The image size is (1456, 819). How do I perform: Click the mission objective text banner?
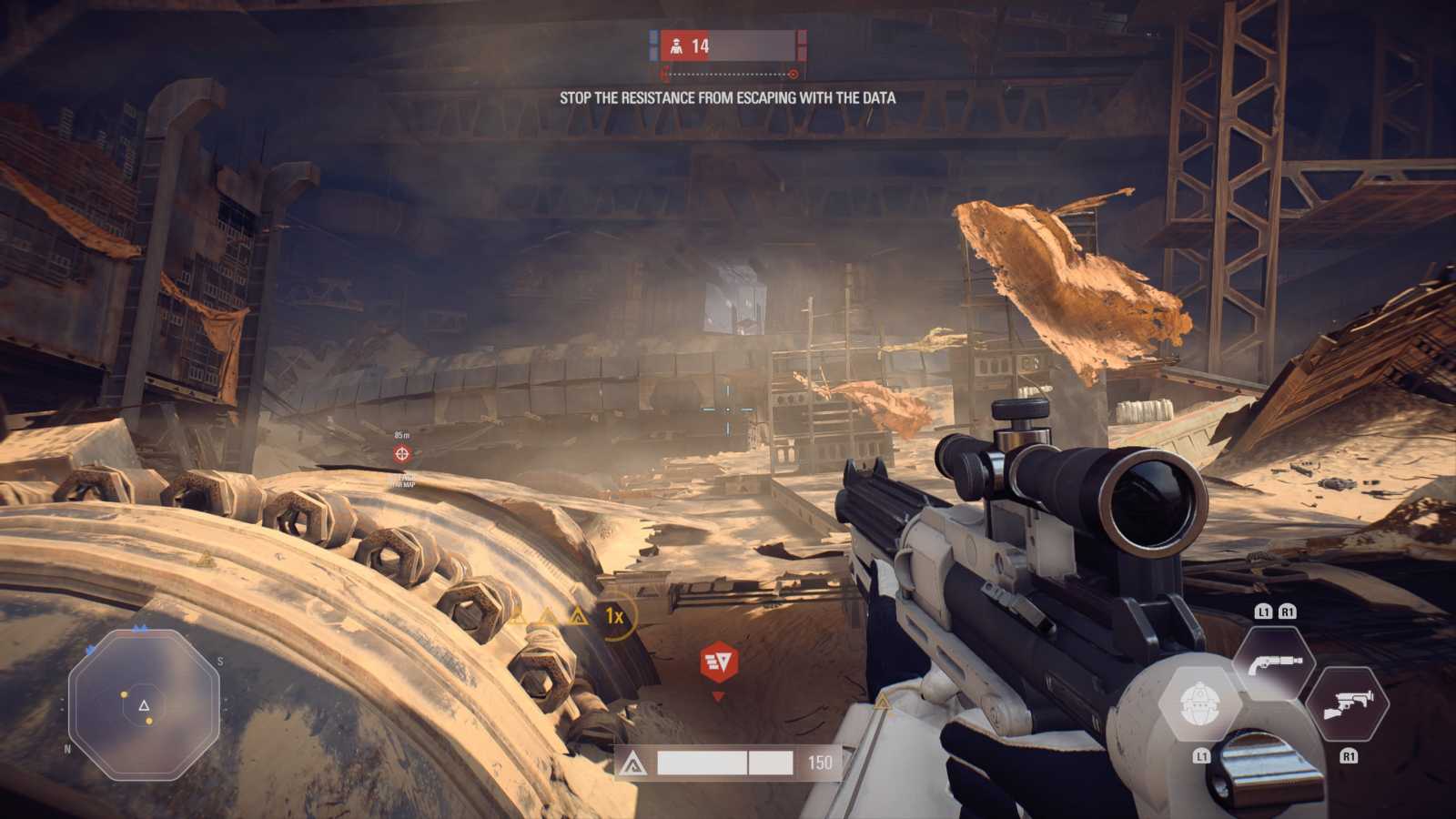[x=727, y=97]
